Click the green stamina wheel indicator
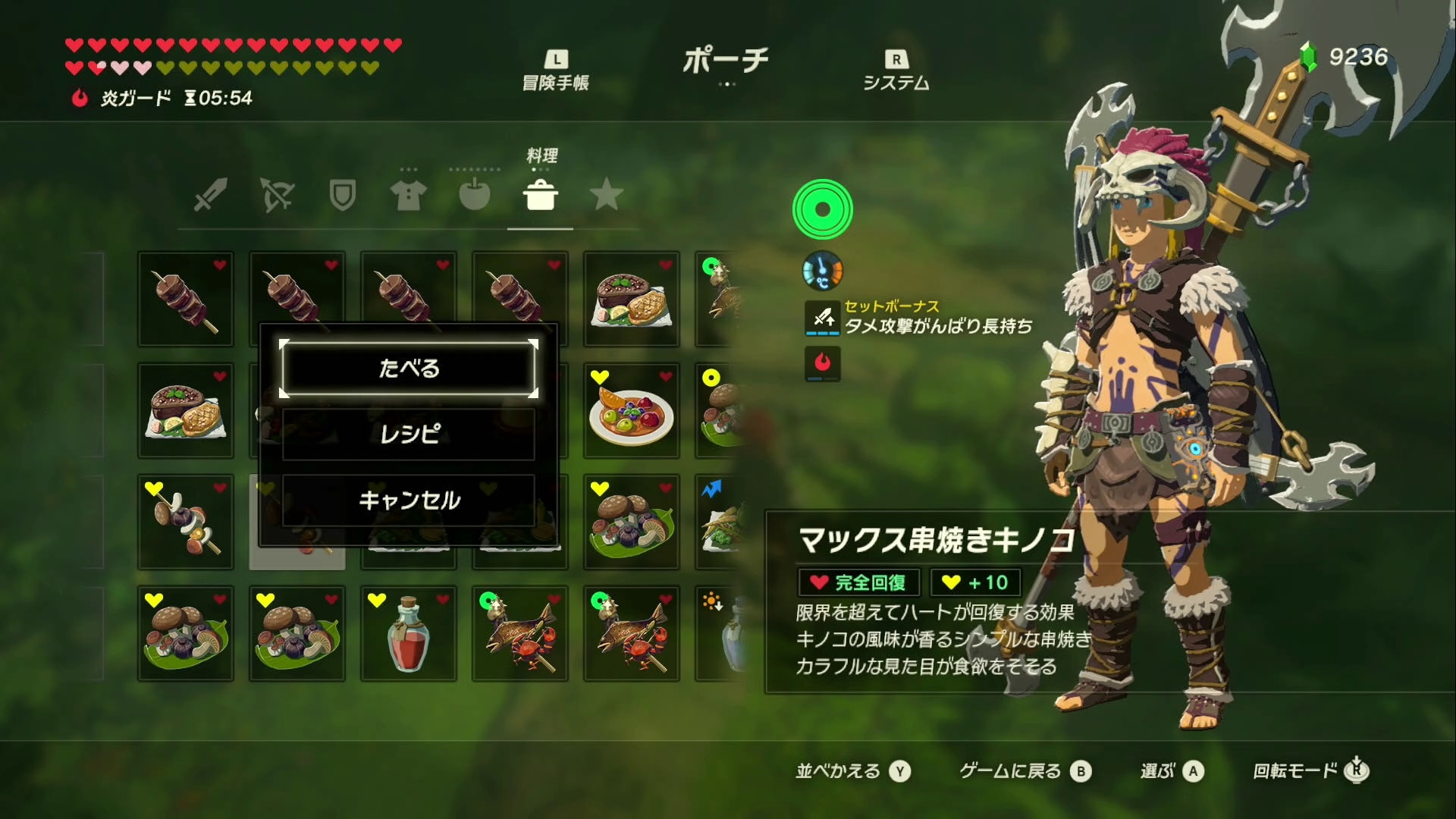The height and width of the screenshot is (819, 1456). click(x=824, y=211)
